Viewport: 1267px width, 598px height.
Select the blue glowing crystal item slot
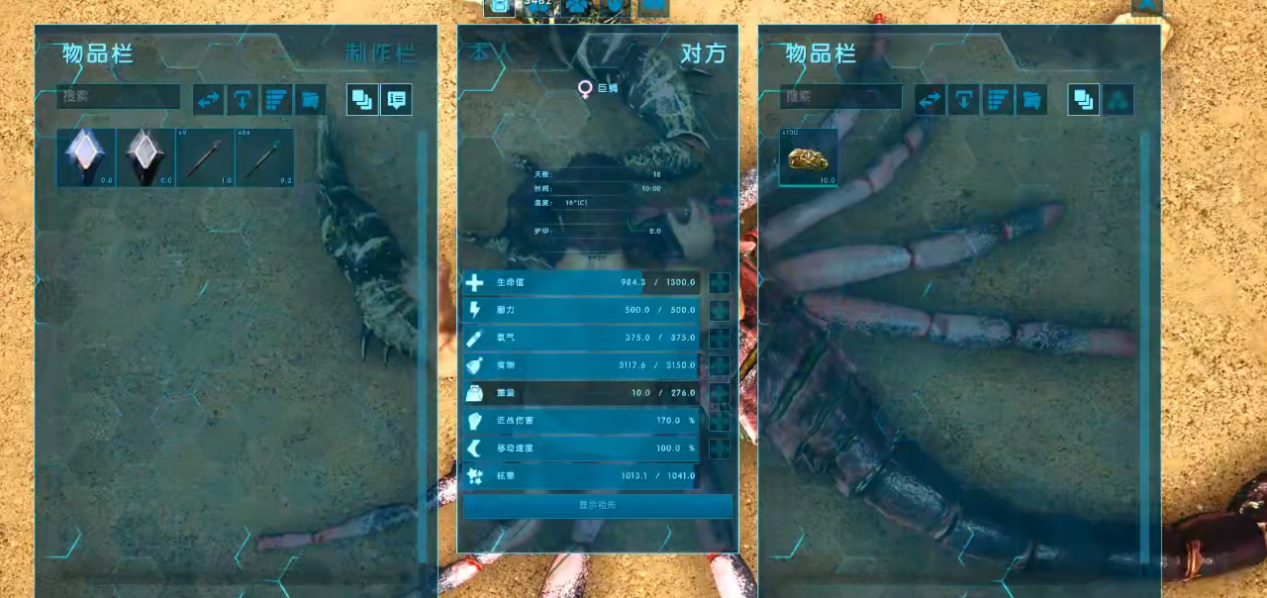coord(86,157)
